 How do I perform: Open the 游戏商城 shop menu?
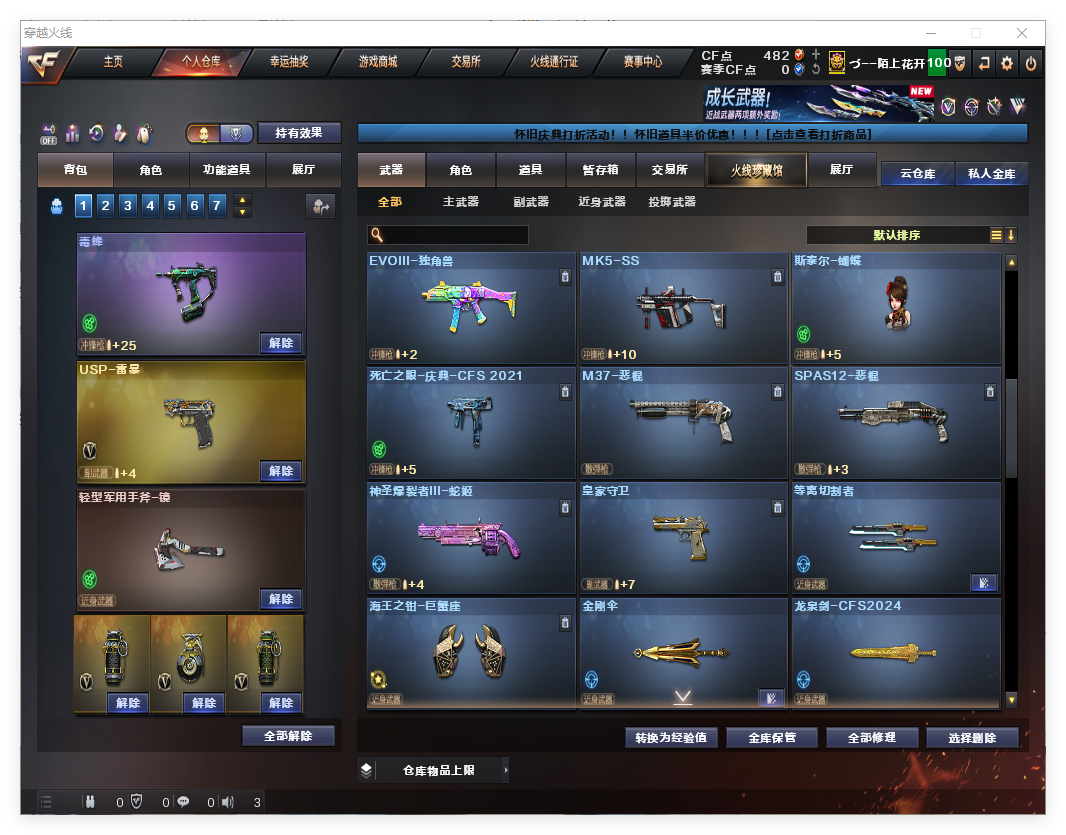click(378, 62)
